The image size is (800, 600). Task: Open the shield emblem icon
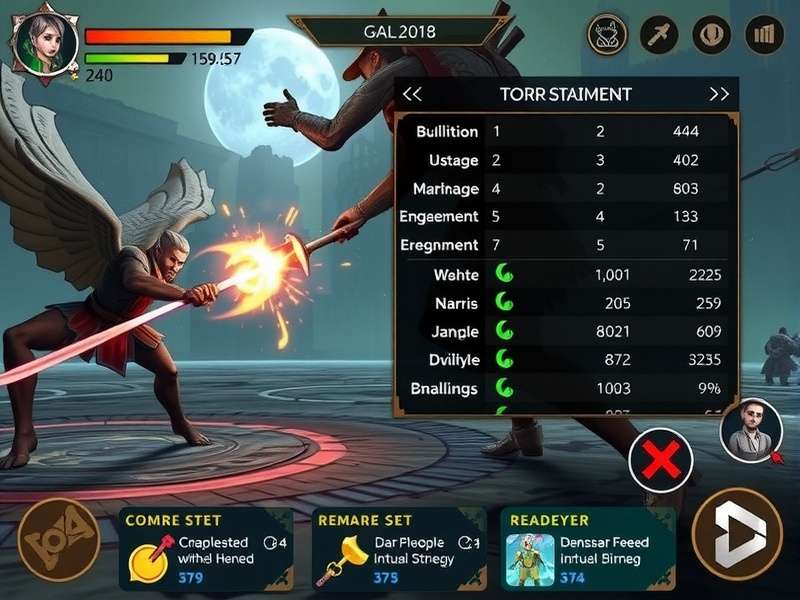click(x=712, y=36)
